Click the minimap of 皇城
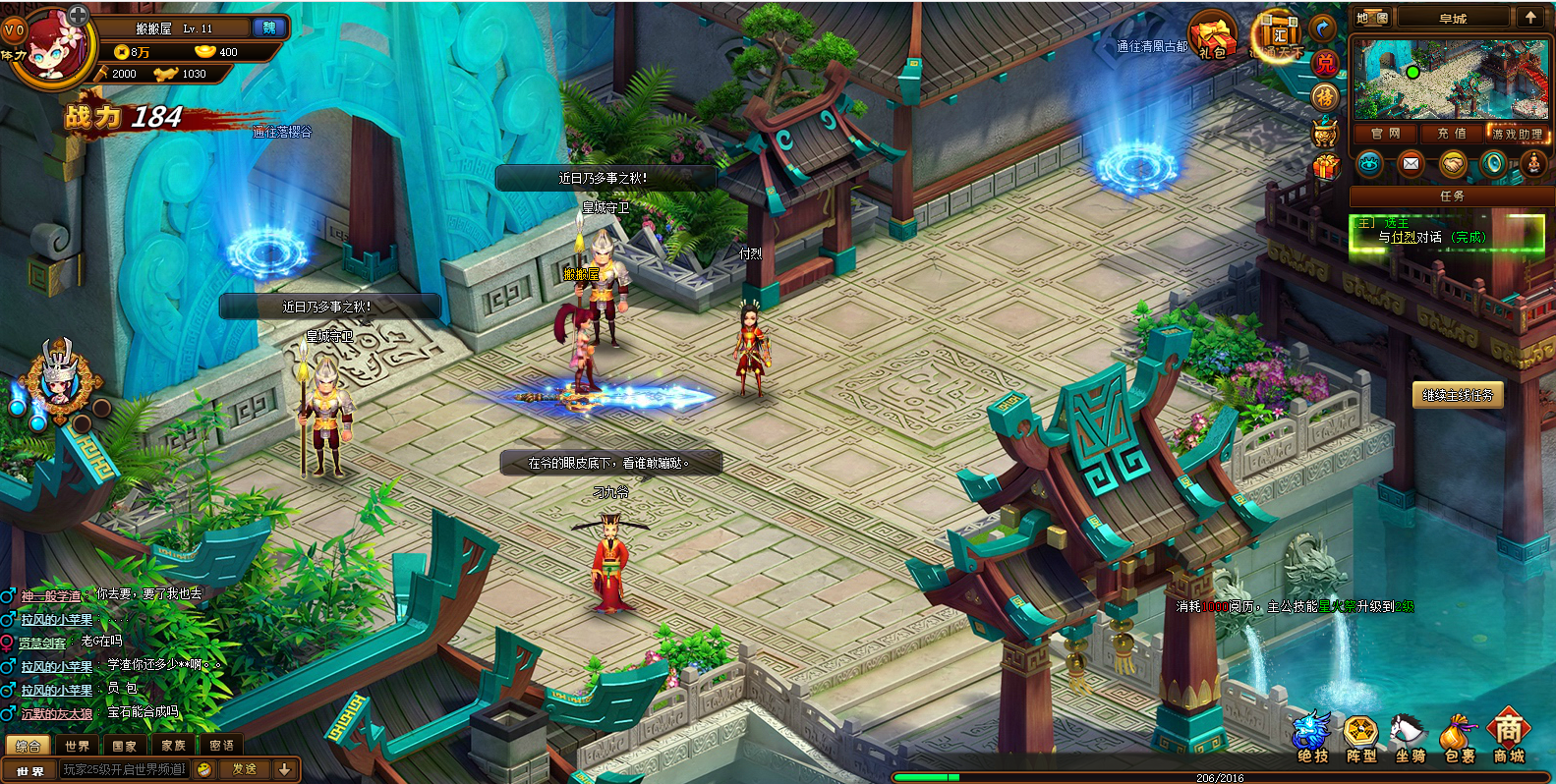The height and width of the screenshot is (784, 1556). click(1450, 80)
